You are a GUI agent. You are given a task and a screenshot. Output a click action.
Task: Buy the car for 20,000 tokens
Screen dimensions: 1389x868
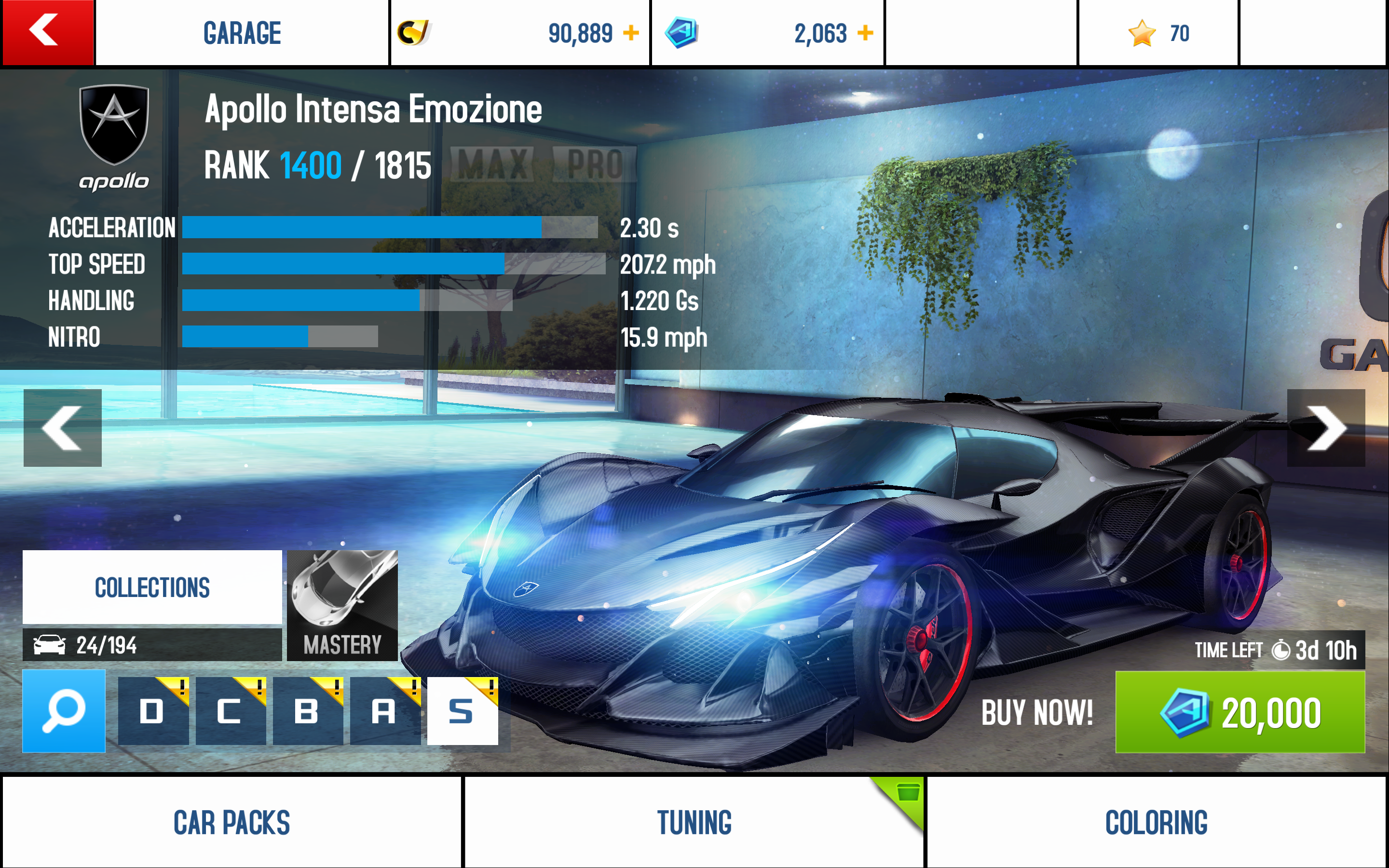1239,712
